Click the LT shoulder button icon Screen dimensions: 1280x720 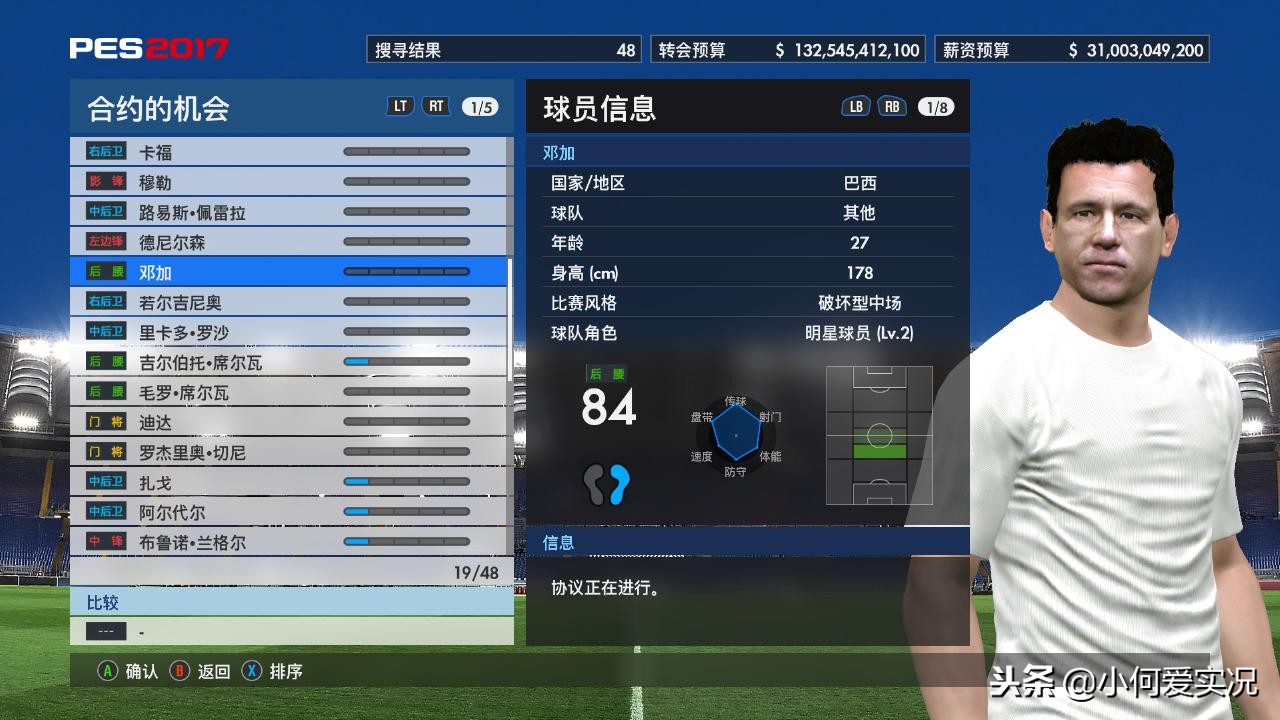[400, 104]
